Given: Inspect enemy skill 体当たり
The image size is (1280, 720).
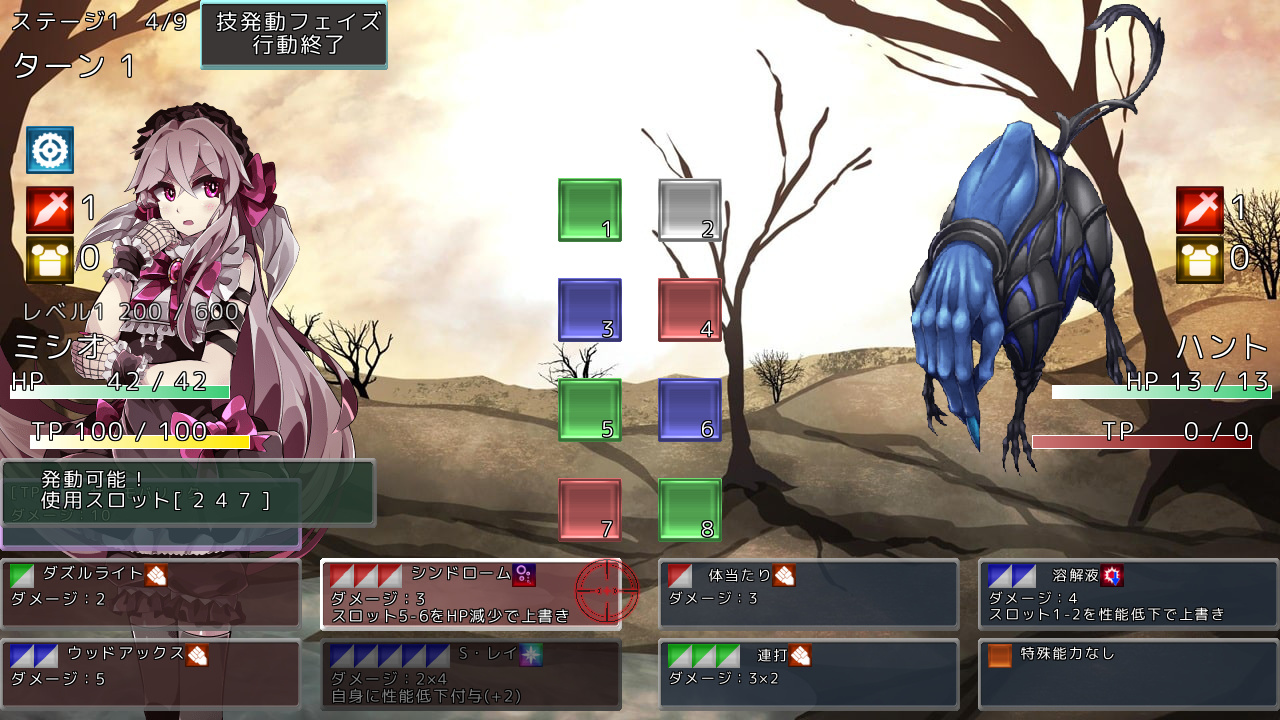Looking at the screenshot, I should point(808,594).
